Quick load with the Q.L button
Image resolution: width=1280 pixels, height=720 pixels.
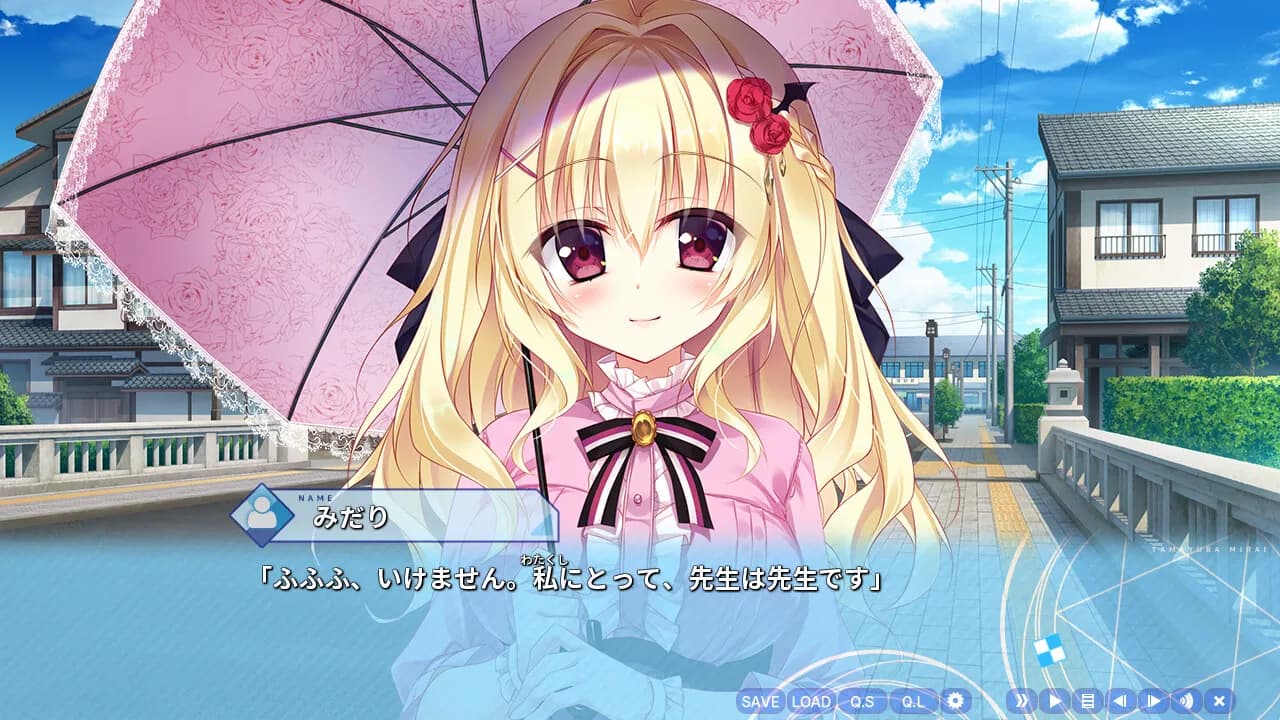[x=913, y=701]
